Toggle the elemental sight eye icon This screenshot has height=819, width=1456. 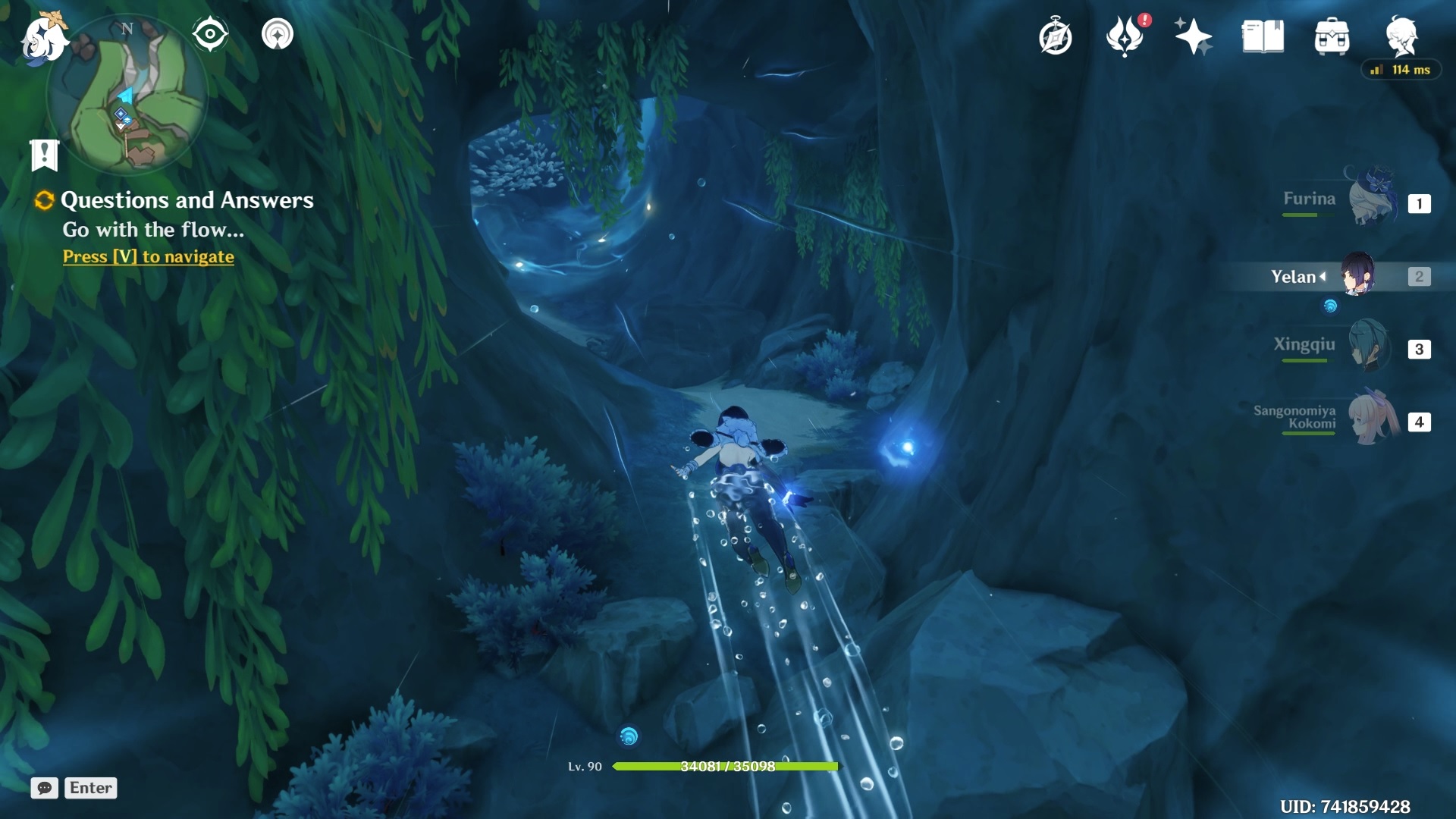pyautogui.click(x=210, y=34)
